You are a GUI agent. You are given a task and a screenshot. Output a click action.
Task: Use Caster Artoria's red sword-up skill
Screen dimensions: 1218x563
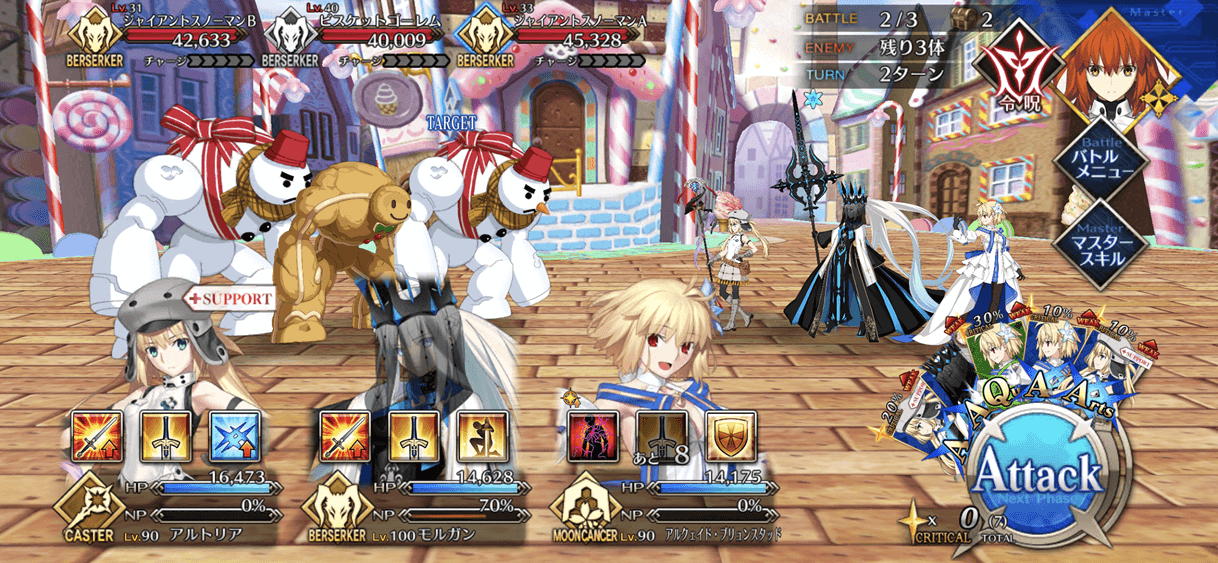tap(98, 435)
